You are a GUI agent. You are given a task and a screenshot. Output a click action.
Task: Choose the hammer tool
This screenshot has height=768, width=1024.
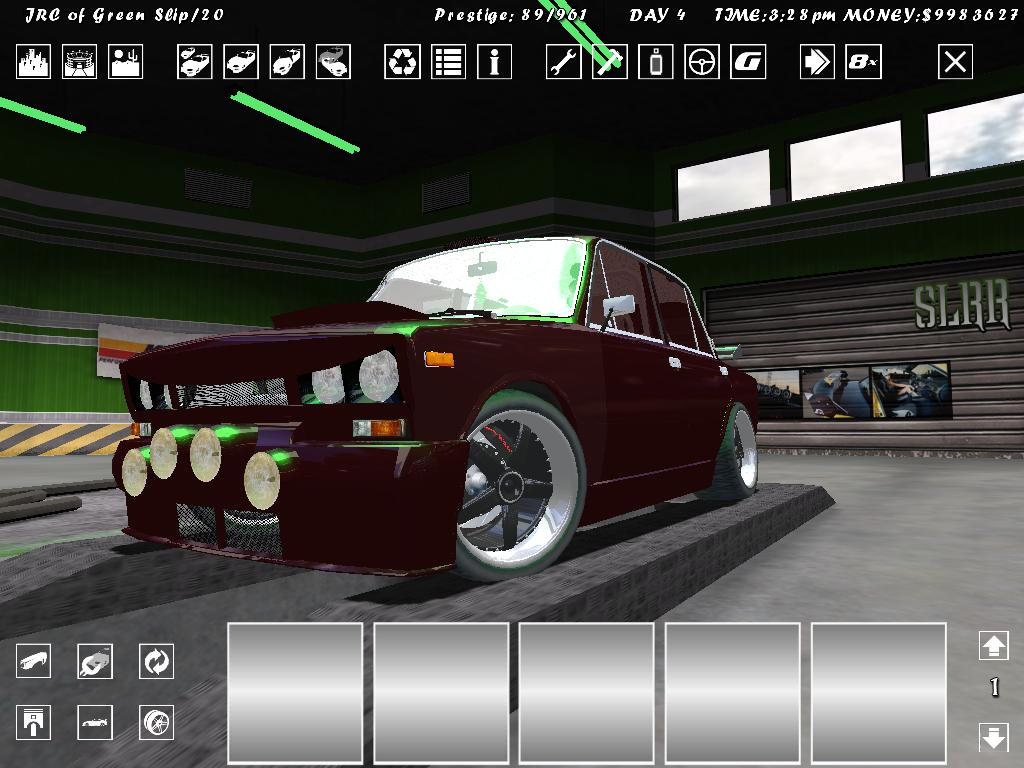coord(609,62)
